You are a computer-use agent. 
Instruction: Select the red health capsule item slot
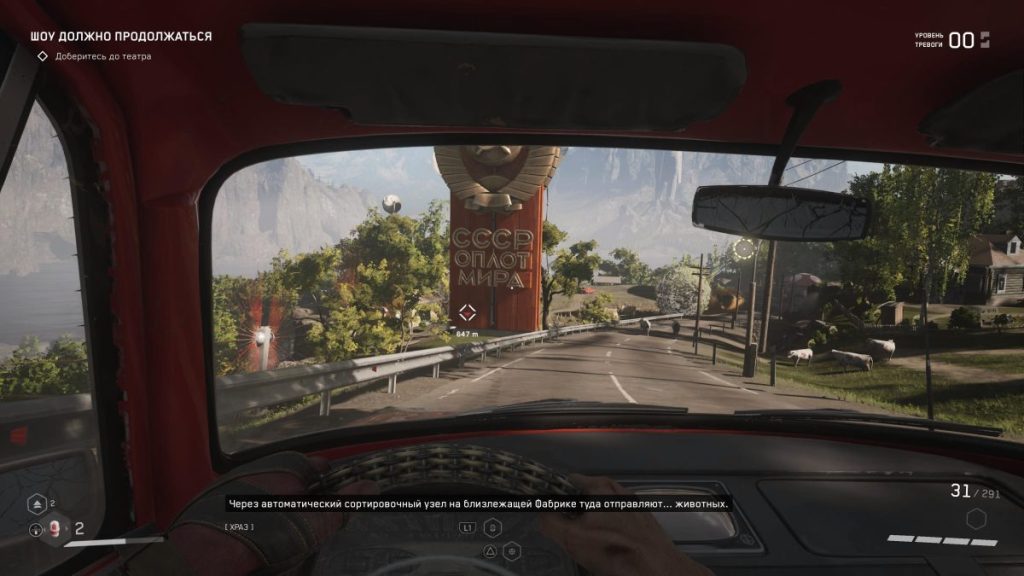click(54, 527)
